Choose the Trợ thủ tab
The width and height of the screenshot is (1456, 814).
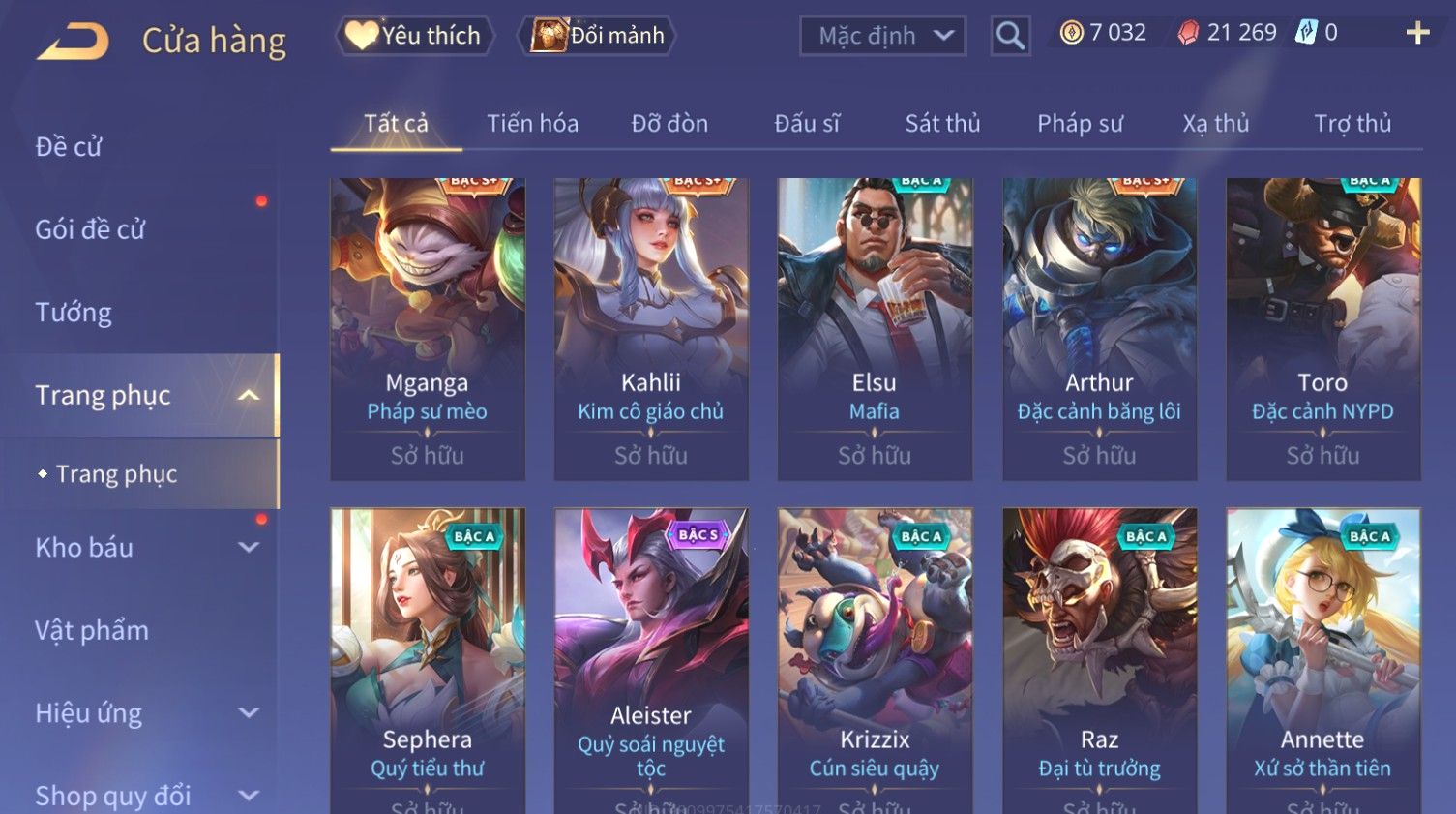[1352, 124]
